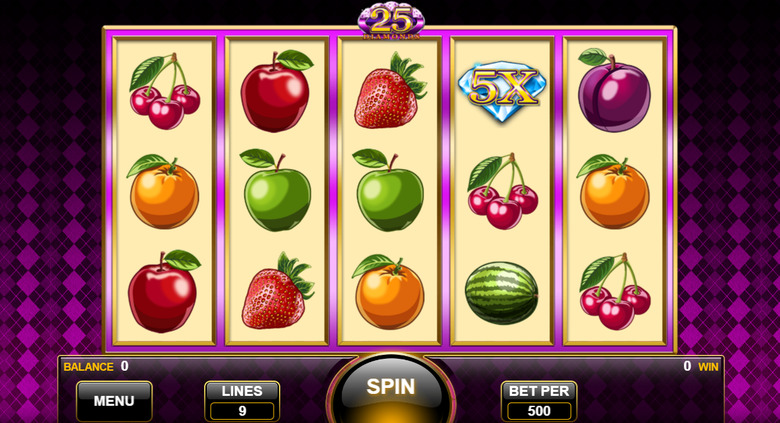The width and height of the screenshot is (780, 423).
Task: Spin the slot reels
Action: point(390,389)
